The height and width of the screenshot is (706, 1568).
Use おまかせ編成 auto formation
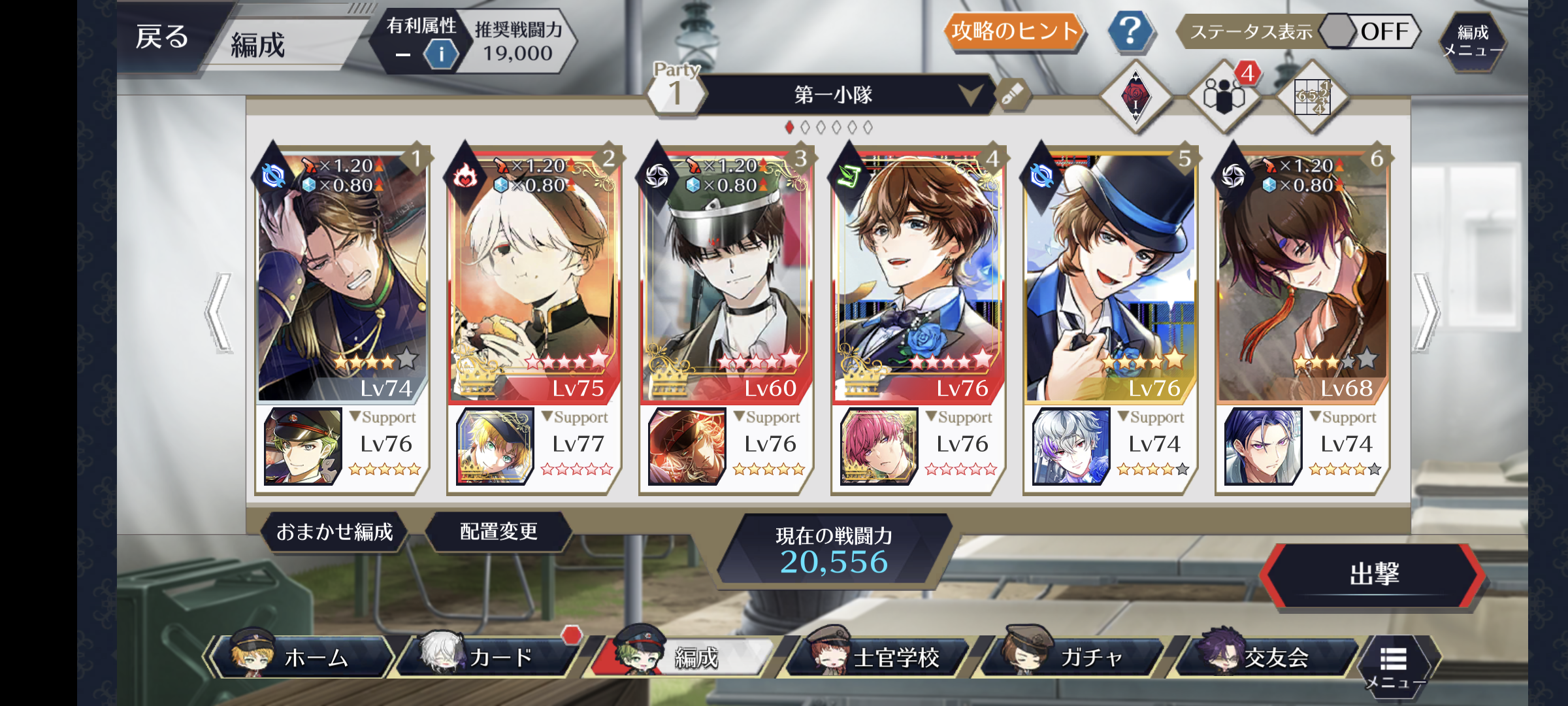[335, 532]
